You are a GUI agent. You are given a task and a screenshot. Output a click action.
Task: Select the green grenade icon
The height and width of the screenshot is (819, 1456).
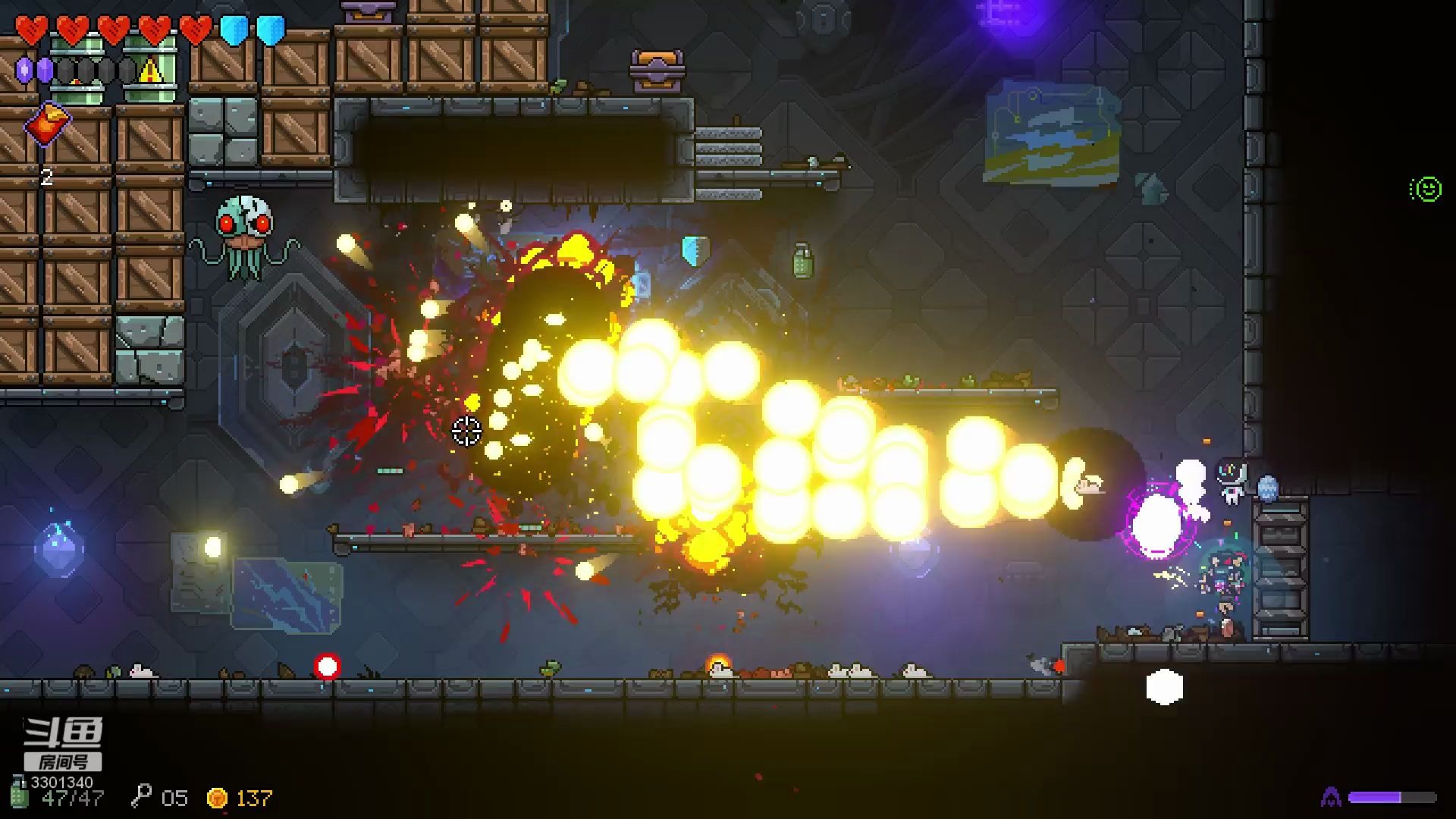click(20, 793)
